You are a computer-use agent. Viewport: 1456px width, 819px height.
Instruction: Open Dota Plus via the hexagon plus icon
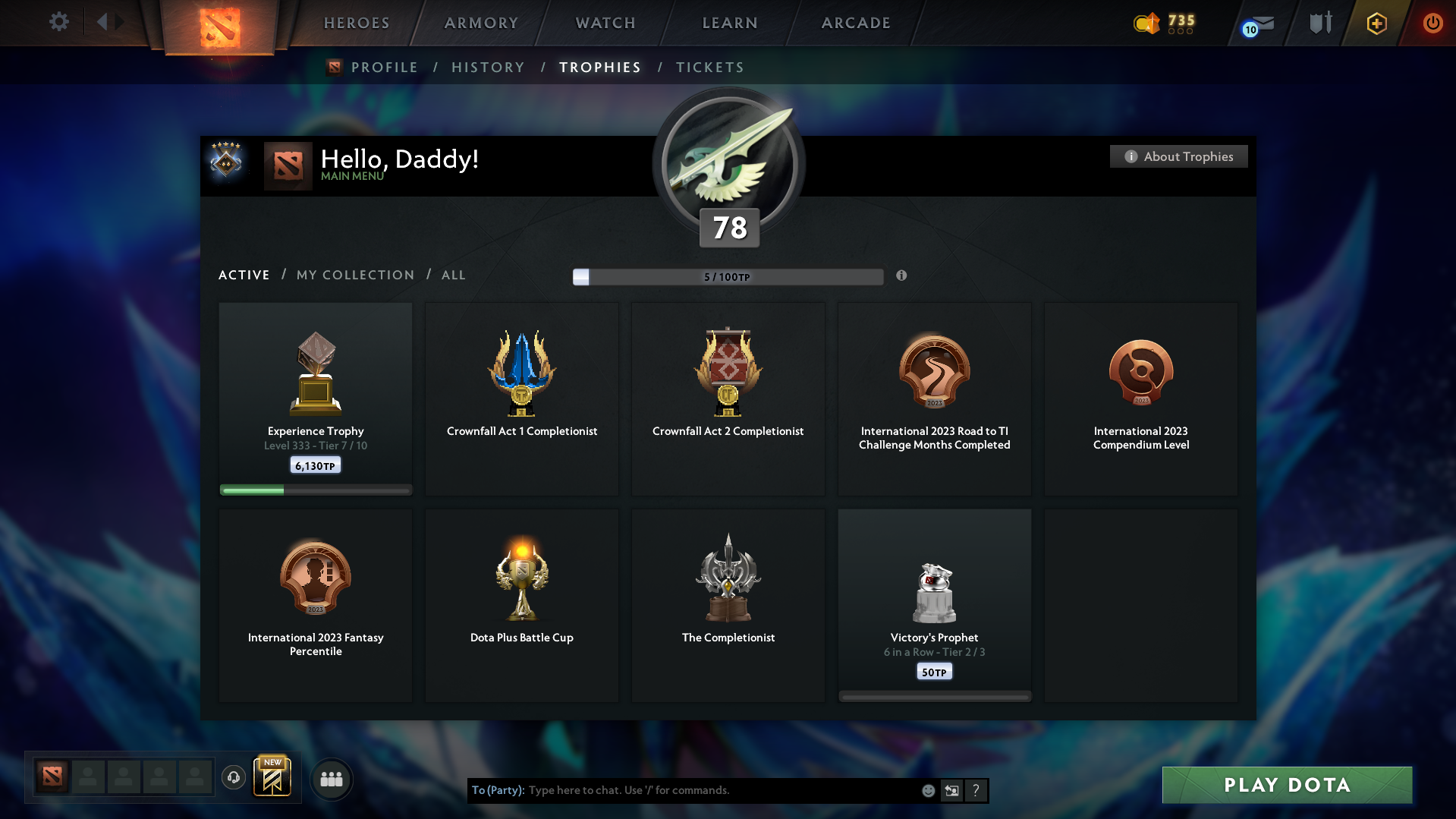pyautogui.click(x=1376, y=24)
